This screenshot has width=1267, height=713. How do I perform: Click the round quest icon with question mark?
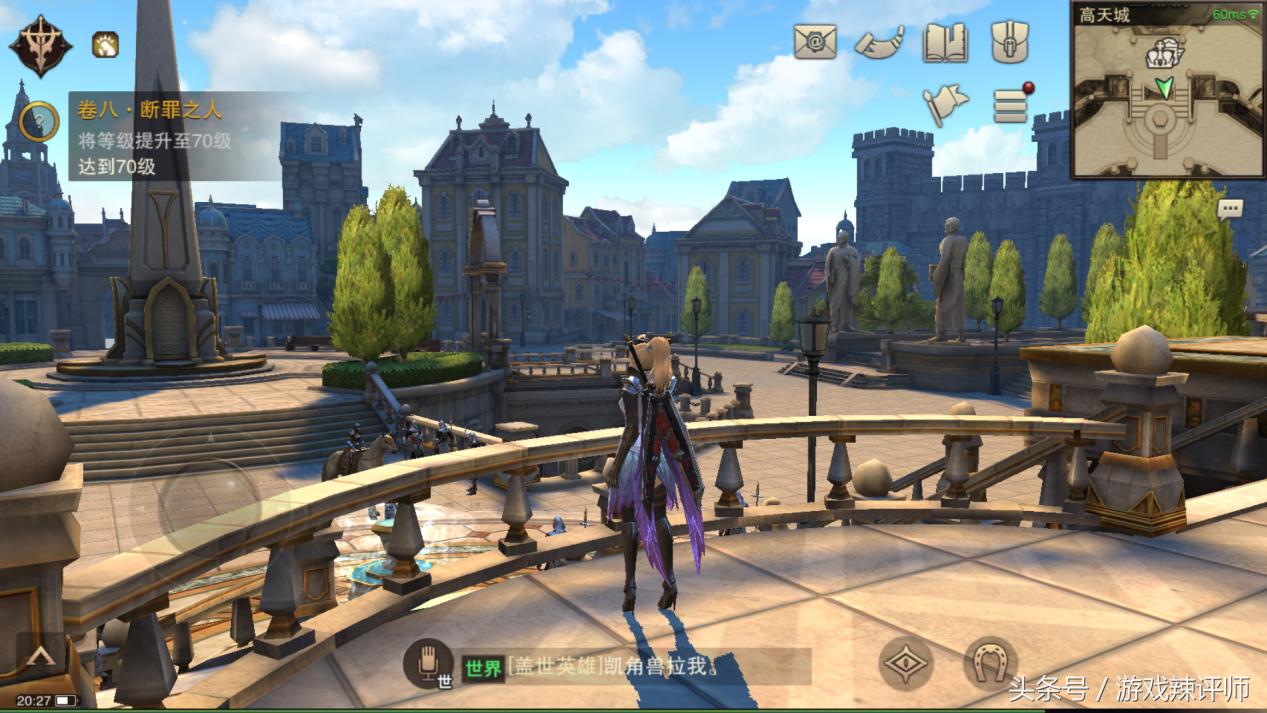pyautogui.click(x=39, y=121)
